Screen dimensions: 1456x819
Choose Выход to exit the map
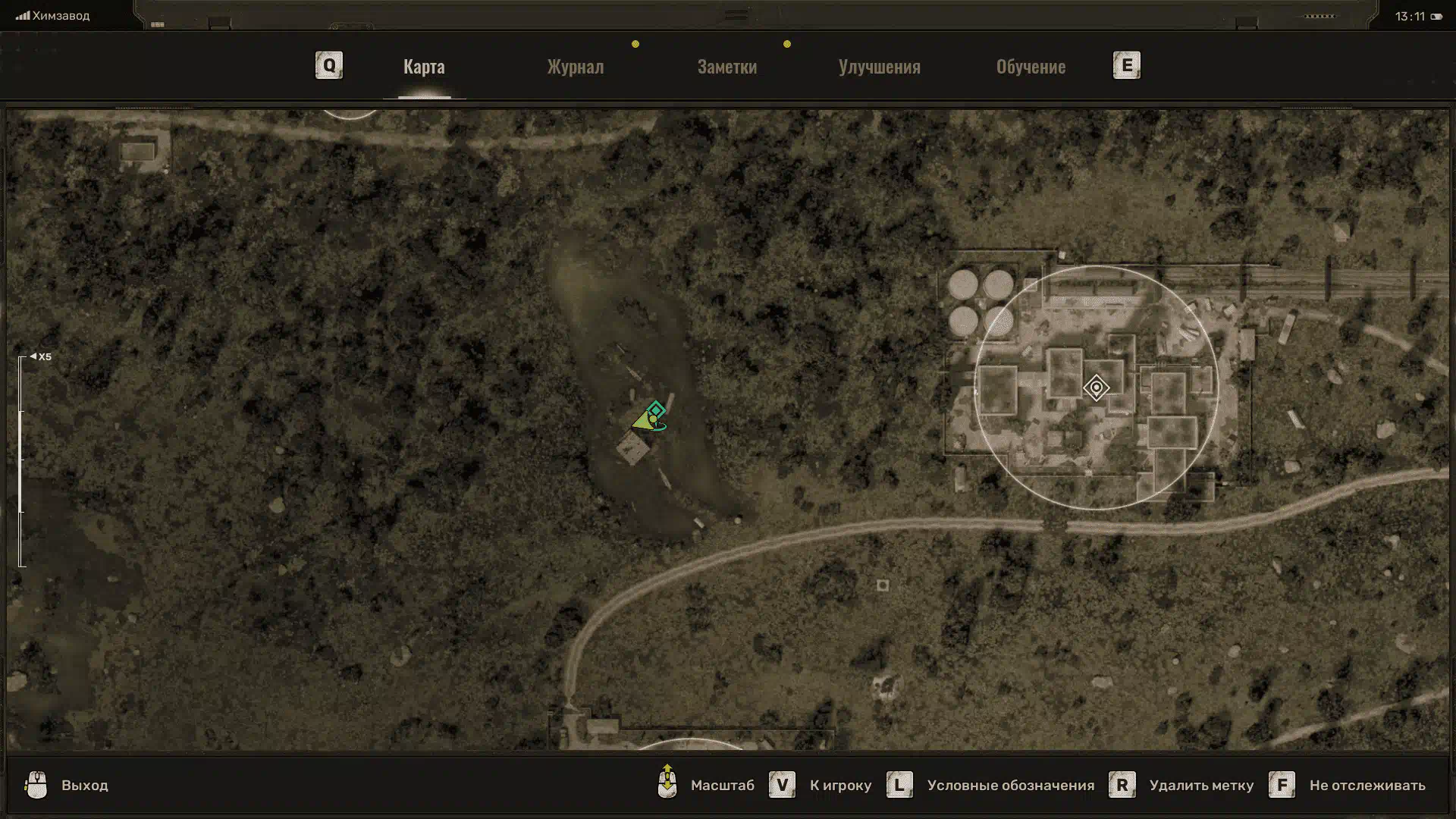[84, 786]
